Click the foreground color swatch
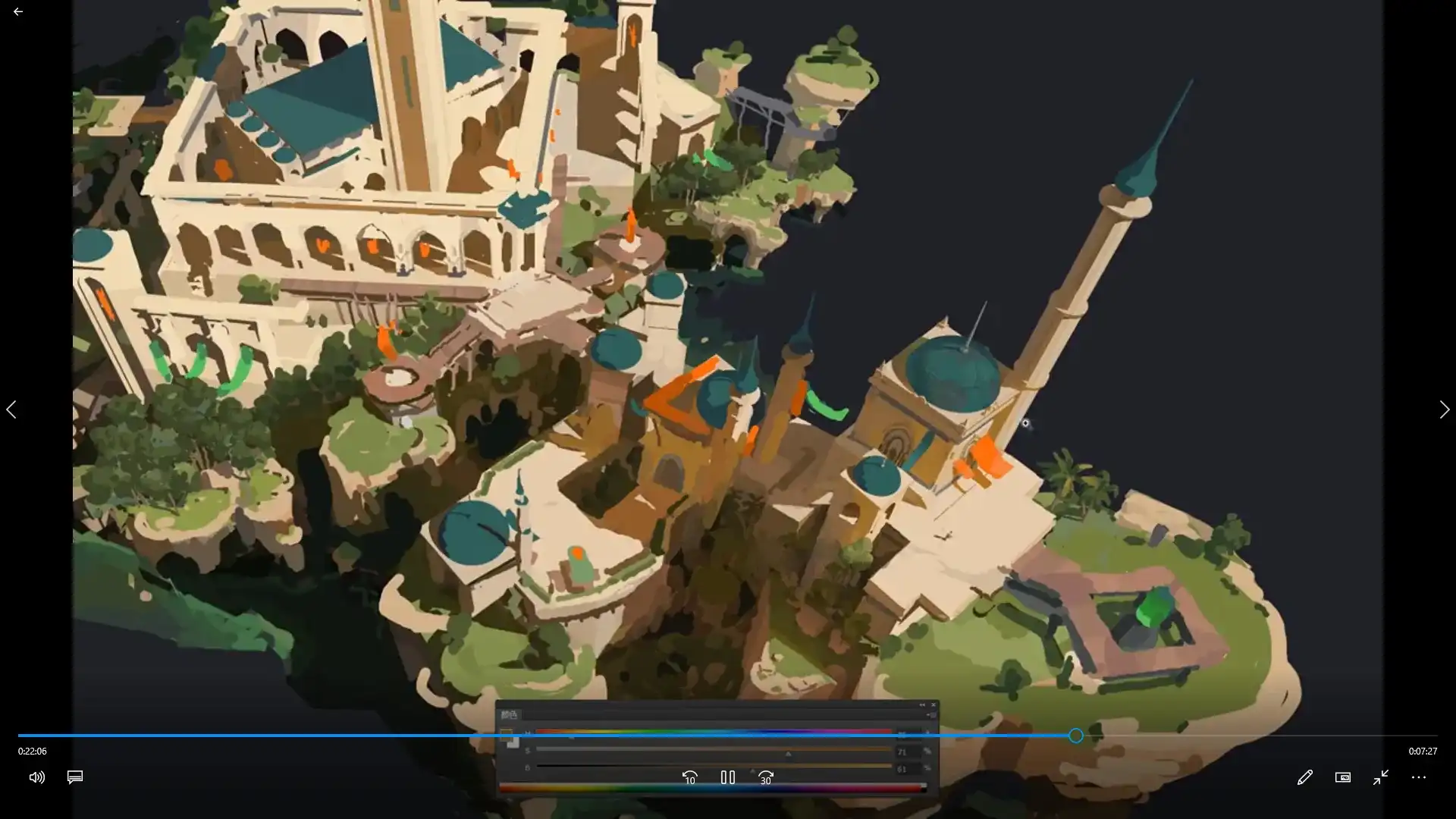The height and width of the screenshot is (819, 1456). pyautogui.click(x=506, y=733)
